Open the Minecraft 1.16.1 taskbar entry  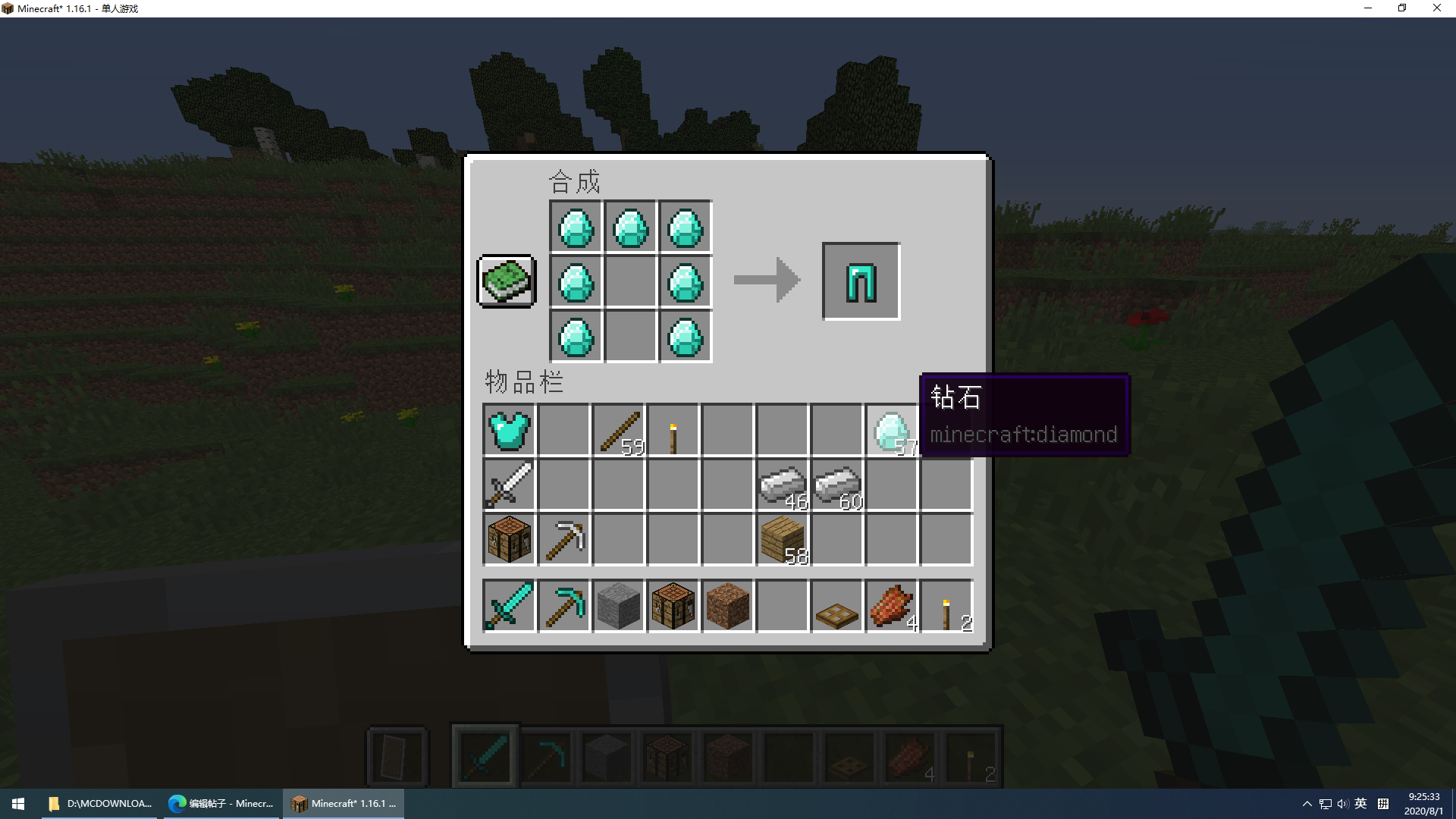tap(343, 803)
